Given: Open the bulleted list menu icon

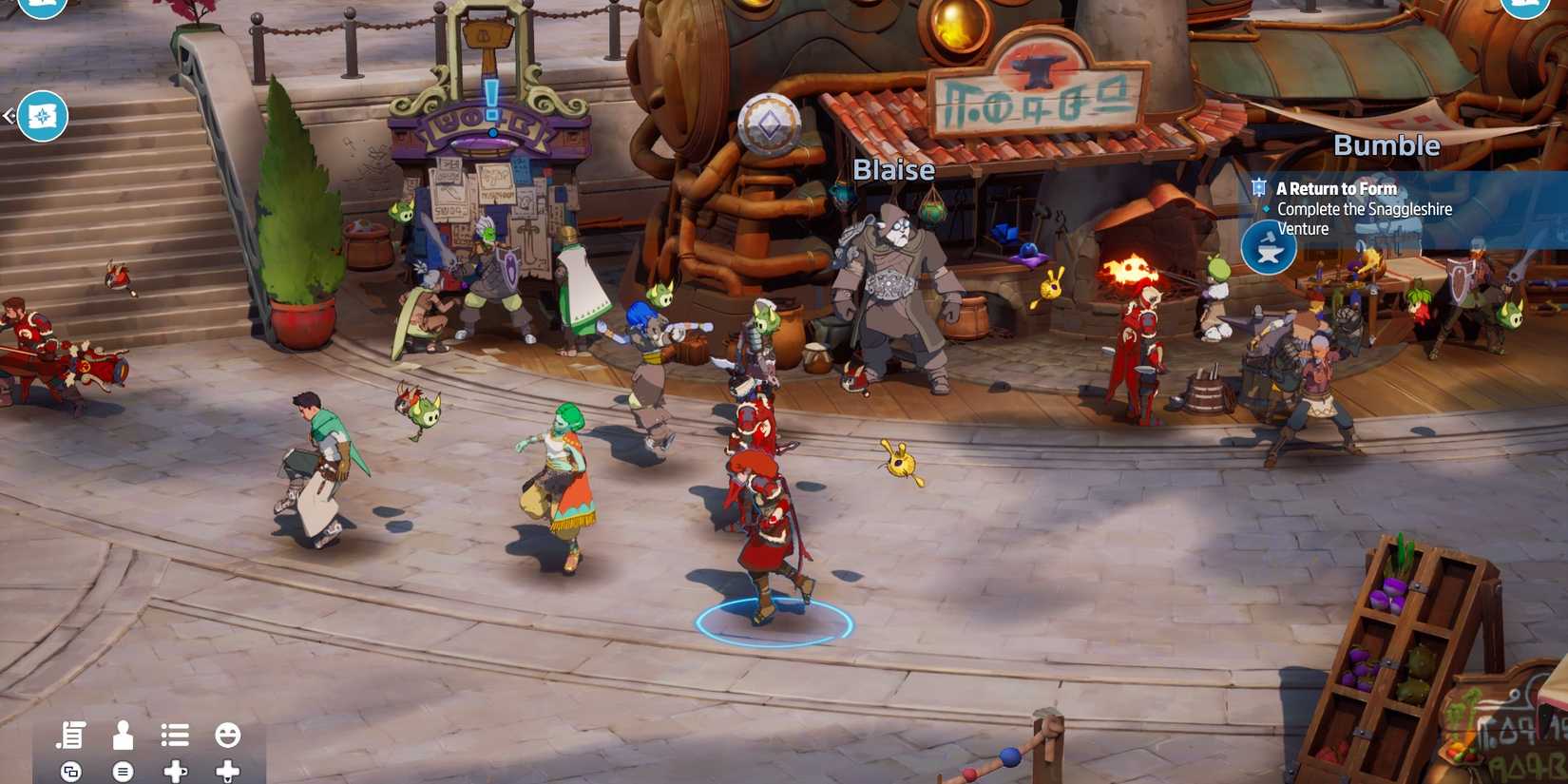Looking at the screenshot, I should coord(175,735).
